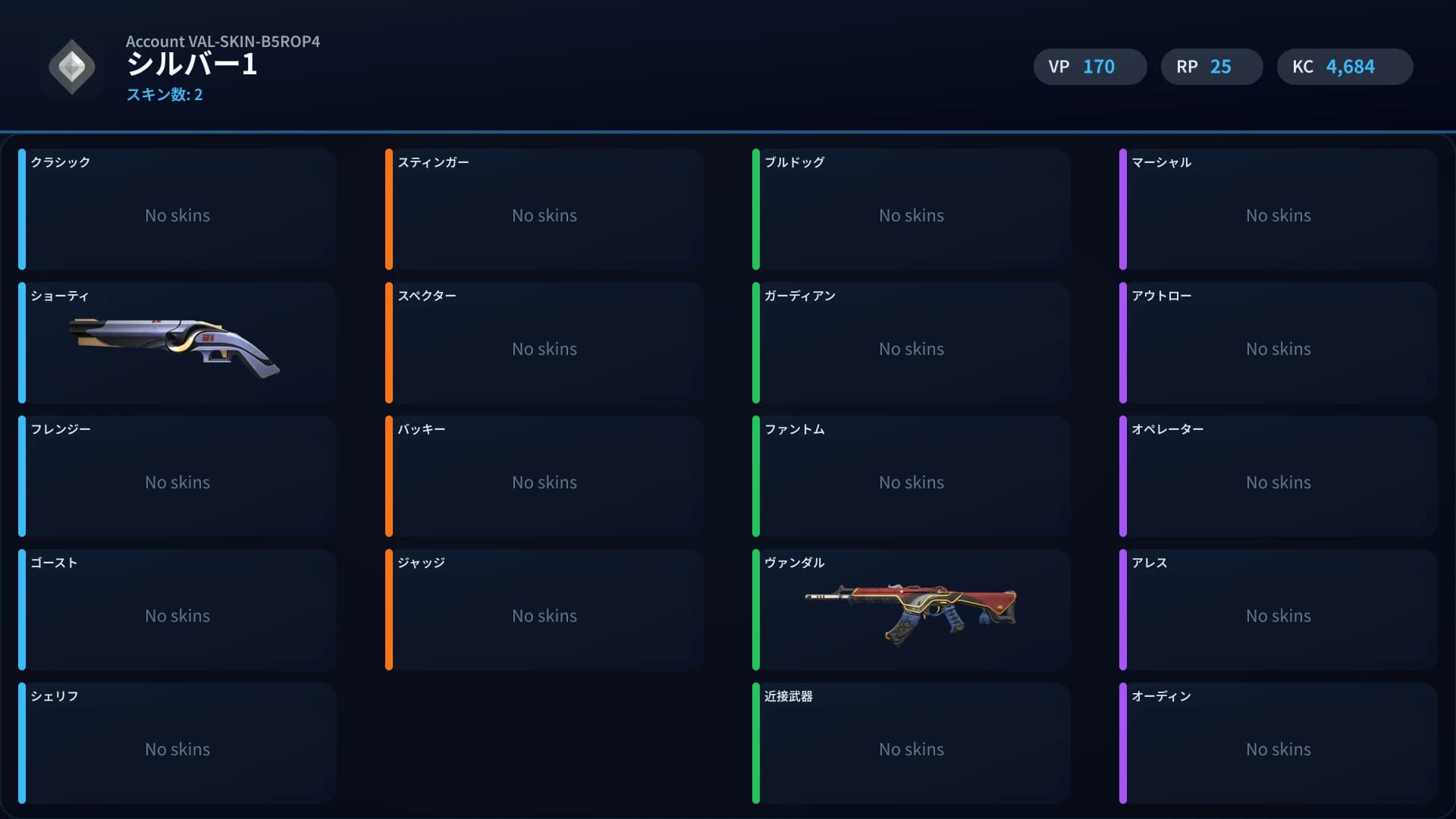Screen dimensions: 1456x819
Task: Click the VP currency badge showing 170
Action: (1090, 67)
